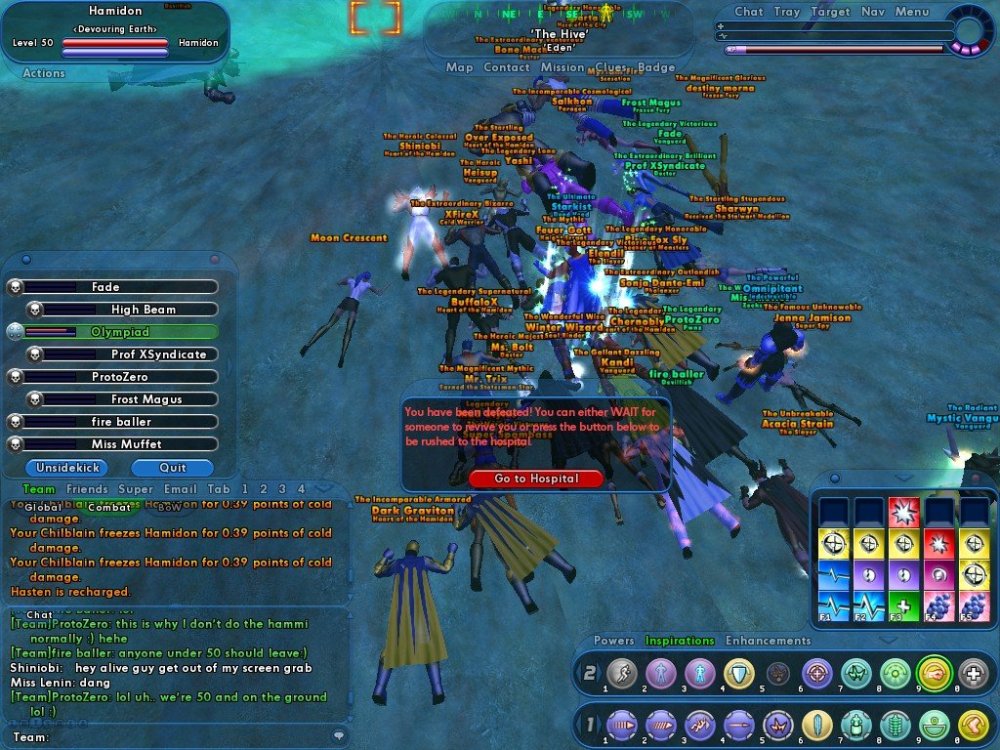1000x750 pixels.
Task: Toggle the Tray window in the top bar
Action: [787, 12]
